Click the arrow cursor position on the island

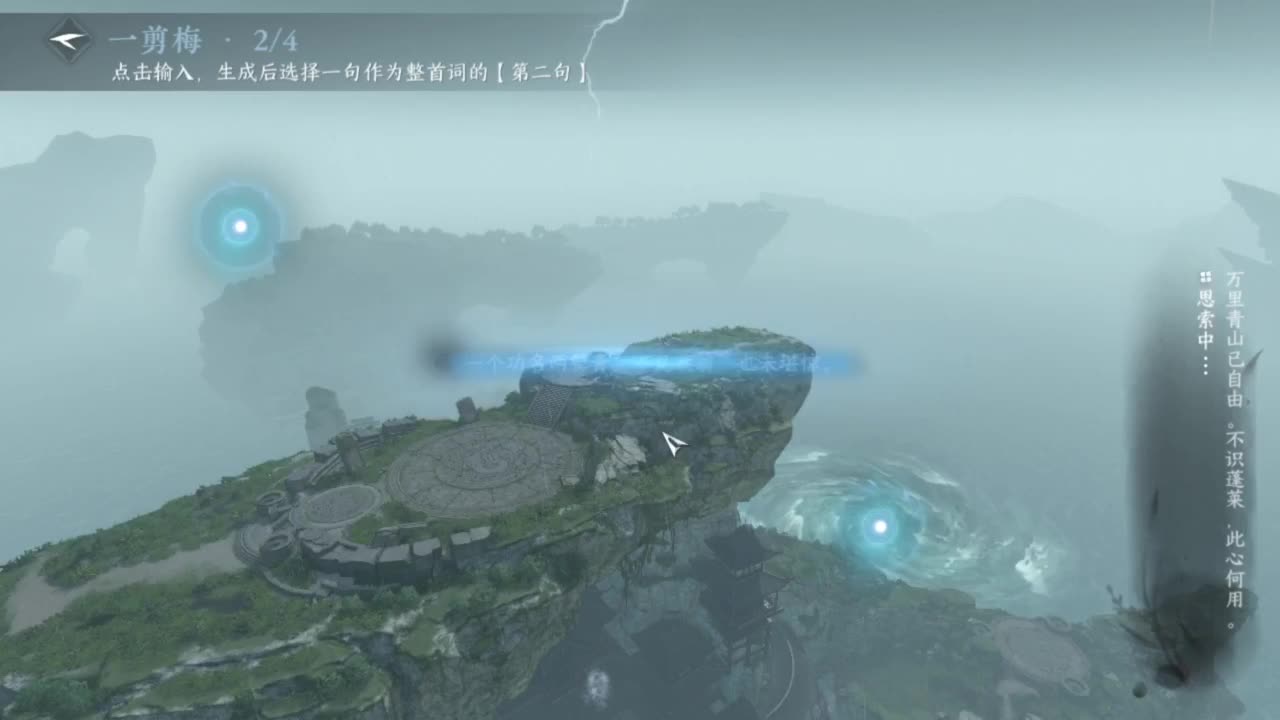tap(671, 444)
